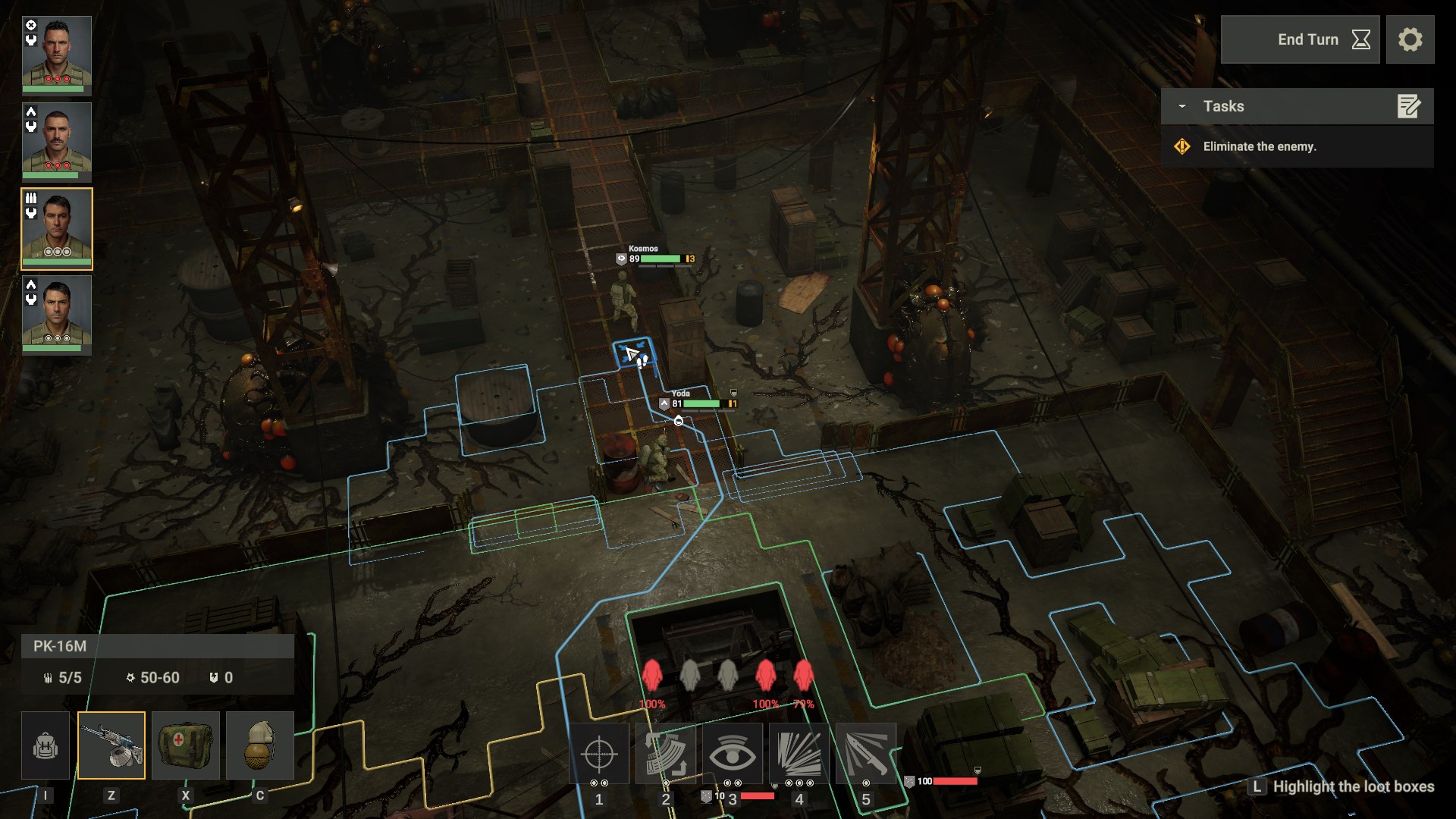Screen dimensions: 1456x819
Task: Select the medical kit bag slot
Action: [x=186, y=745]
